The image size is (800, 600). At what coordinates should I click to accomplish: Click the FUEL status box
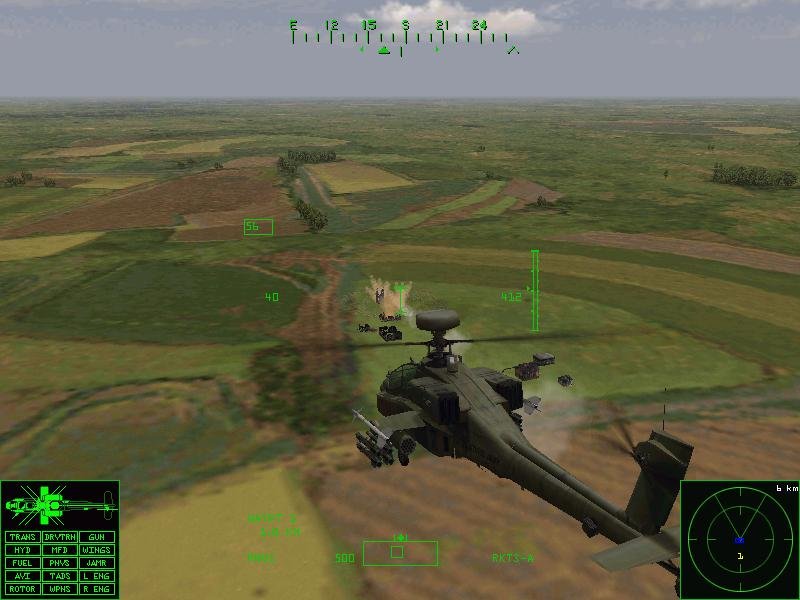tap(22, 563)
